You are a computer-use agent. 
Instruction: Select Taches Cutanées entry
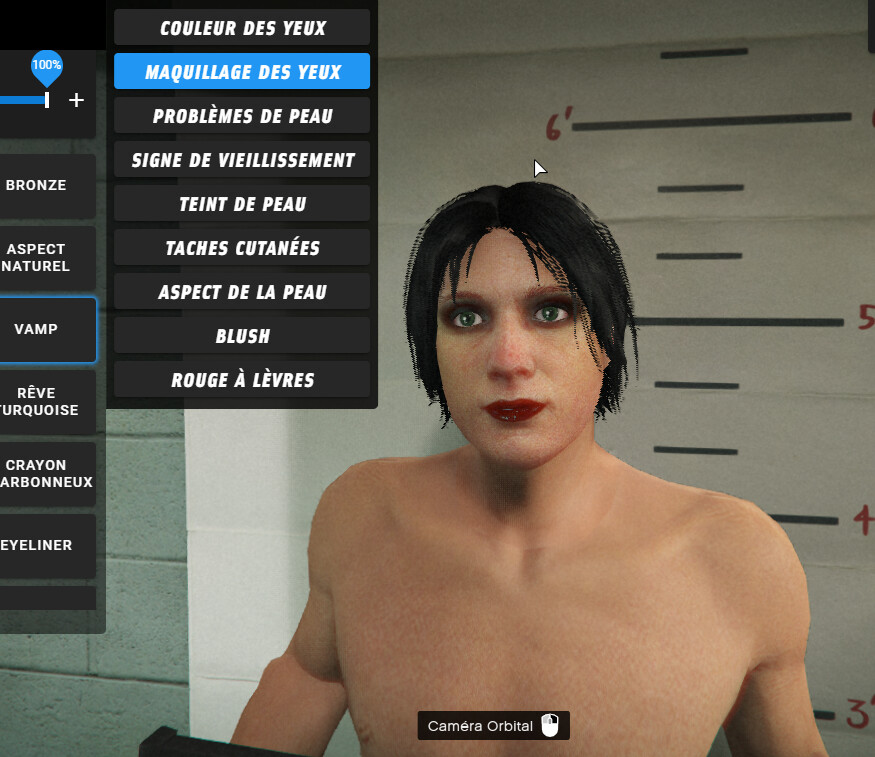pyautogui.click(x=242, y=248)
